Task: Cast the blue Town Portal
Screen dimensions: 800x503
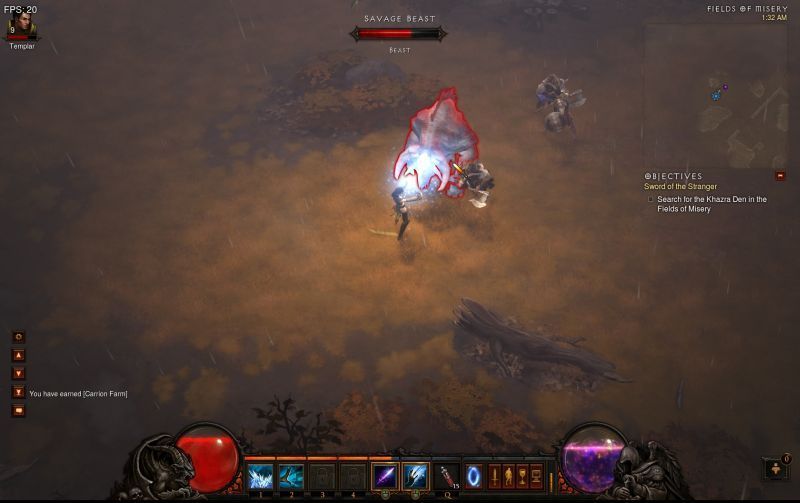Action: pos(474,476)
